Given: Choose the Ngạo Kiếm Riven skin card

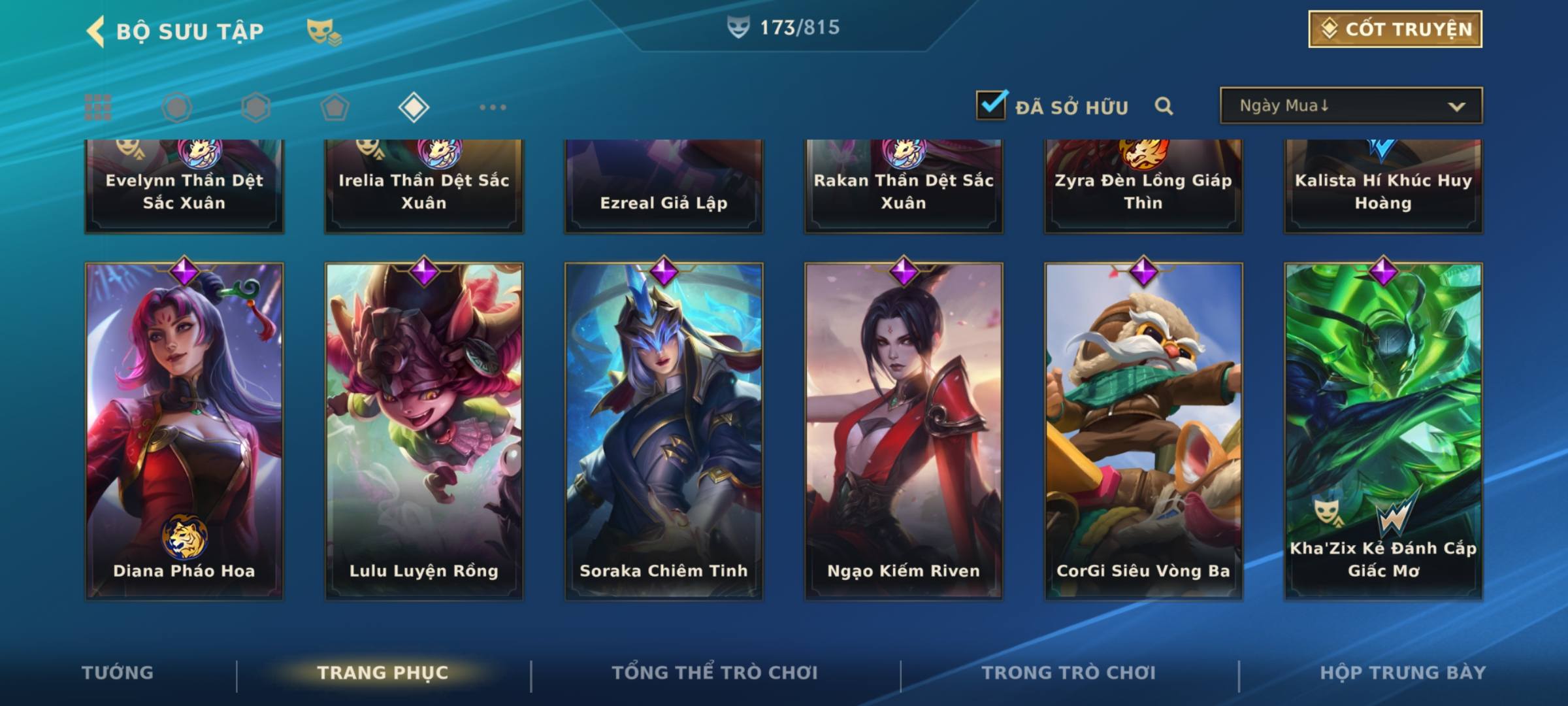Looking at the screenshot, I should click(x=904, y=431).
